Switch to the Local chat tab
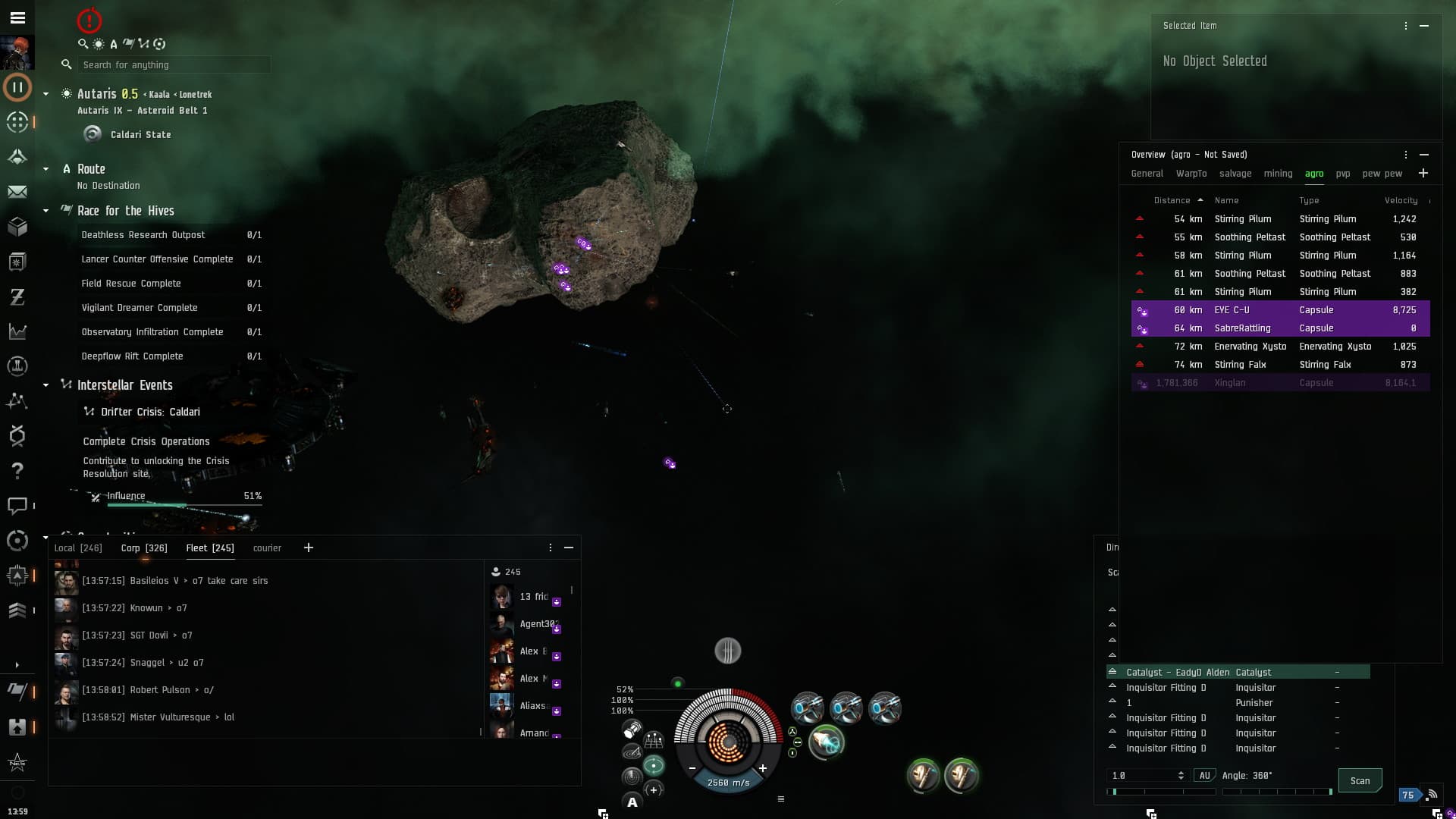The height and width of the screenshot is (819, 1456). pos(77,548)
